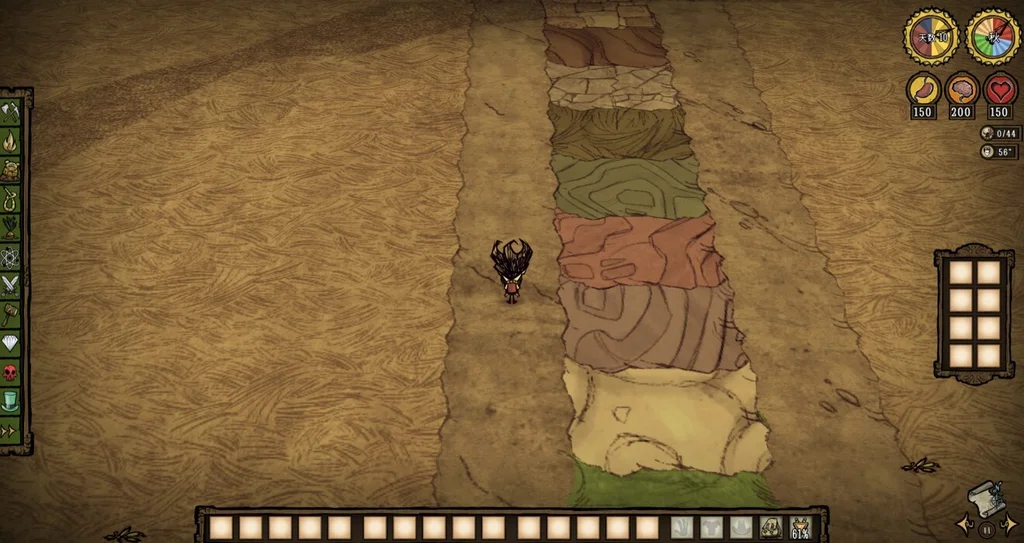The height and width of the screenshot is (543, 1024).
Task: Open the Magic red skull crafting tab
Action: [11, 372]
